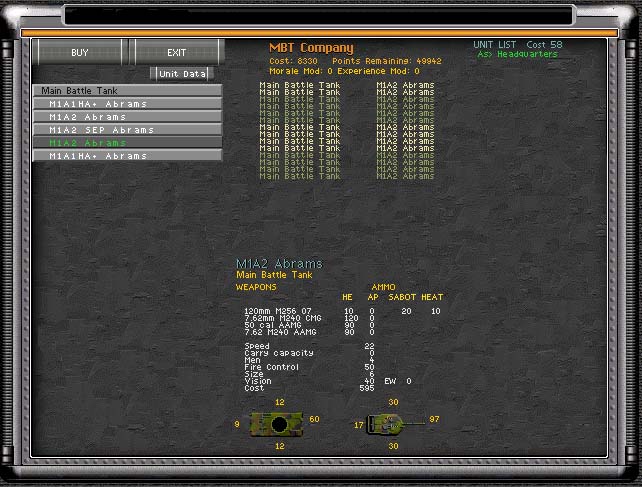Open the Unit Data view

[x=181, y=73]
